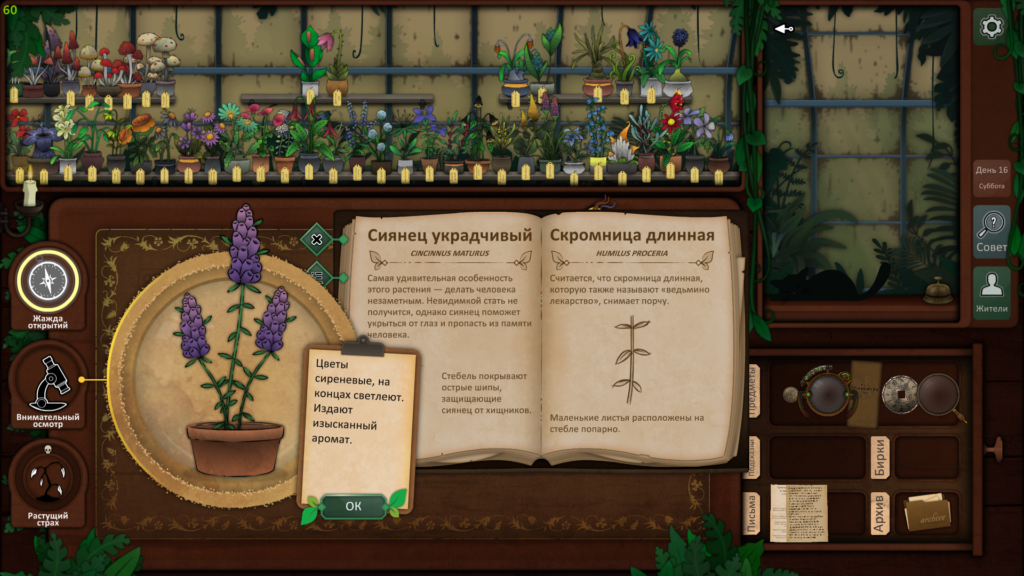Open the Совет hint button
This screenshot has height=576, width=1024.
pos(991,232)
